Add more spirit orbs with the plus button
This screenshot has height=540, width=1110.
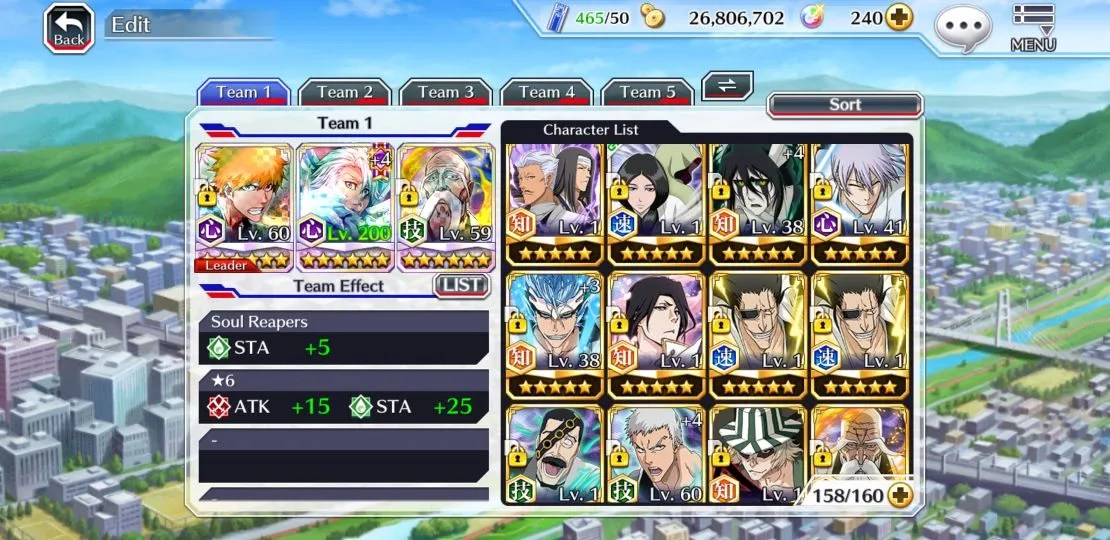coord(899,18)
